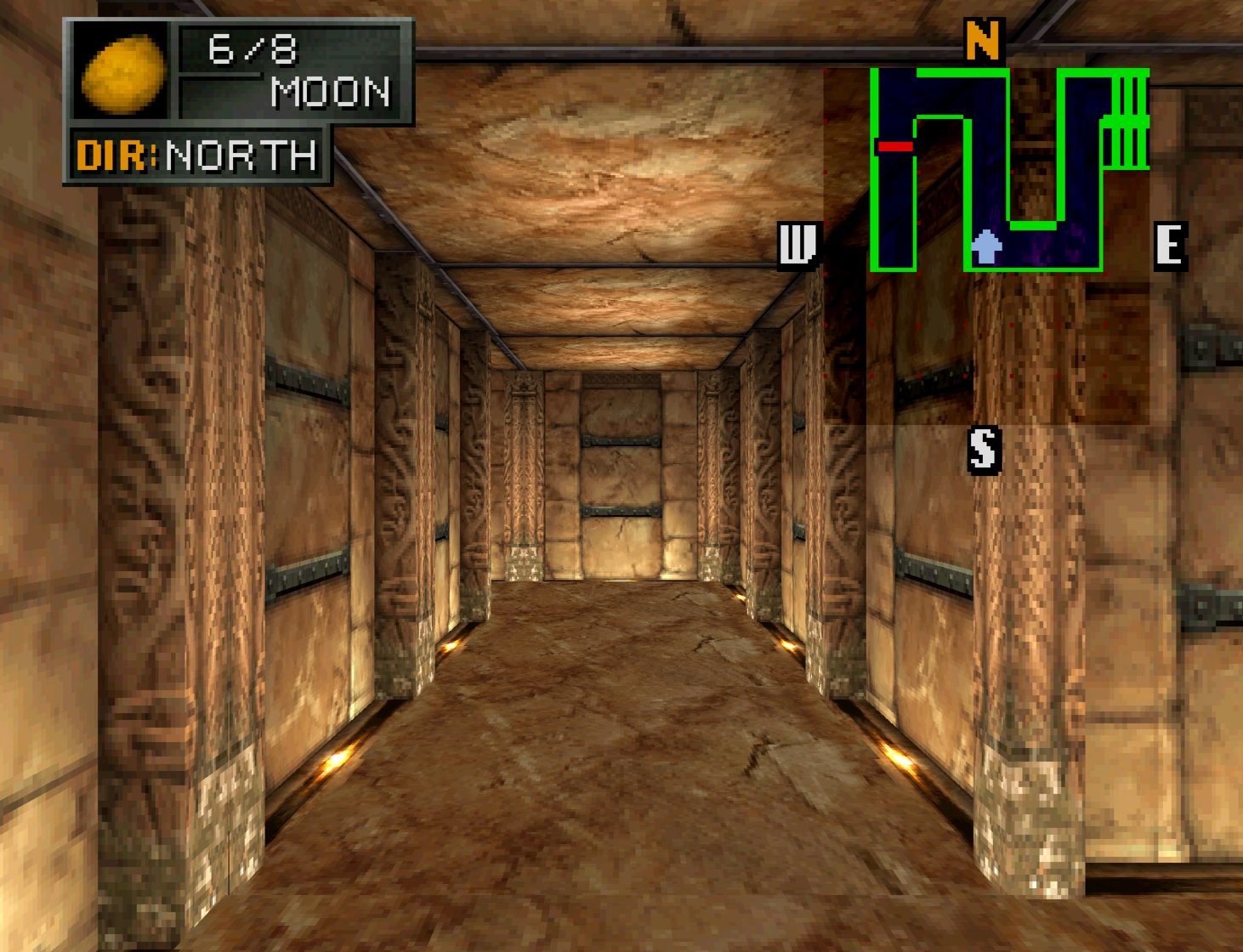
Task: Click the S compass letter
Action: click(984, 449)
